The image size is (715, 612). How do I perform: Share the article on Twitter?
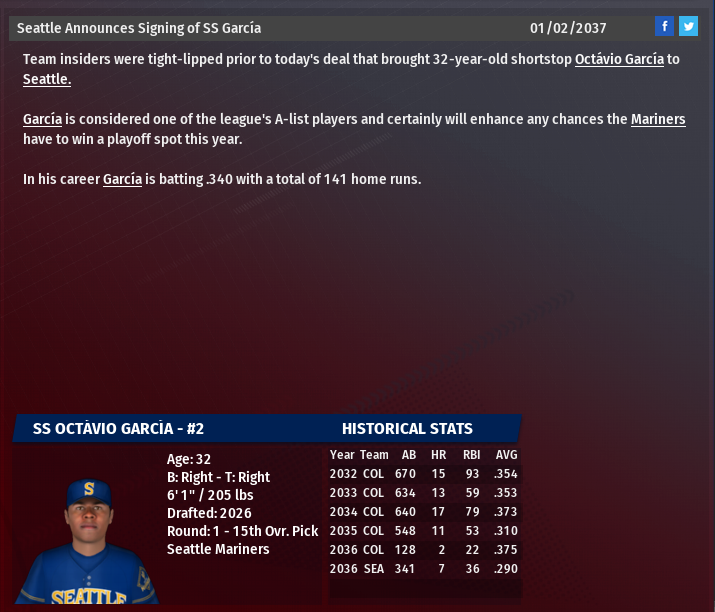(x=688, y=26)
